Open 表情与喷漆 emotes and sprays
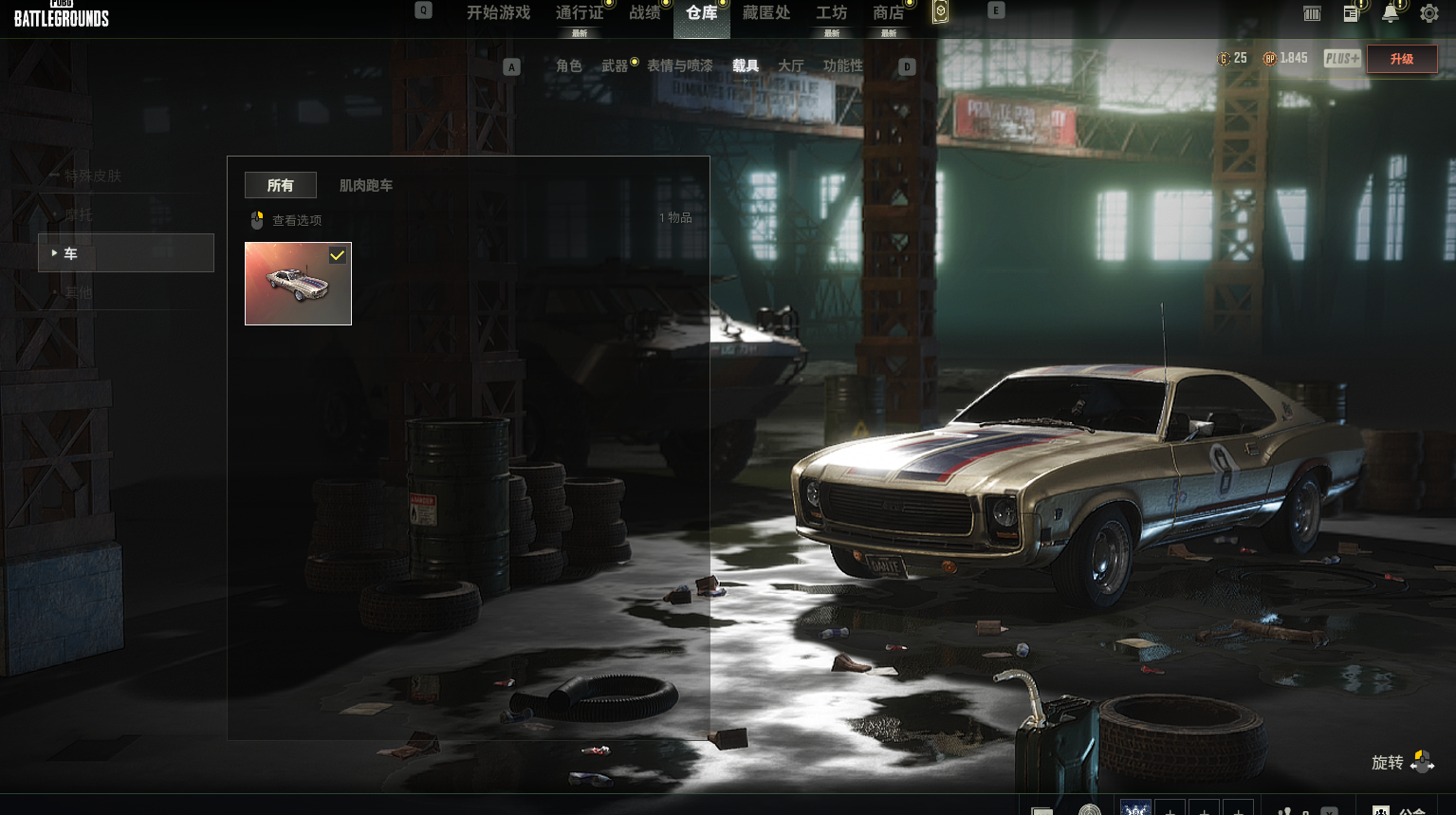Screen dimensions: 1456x815 680,66
